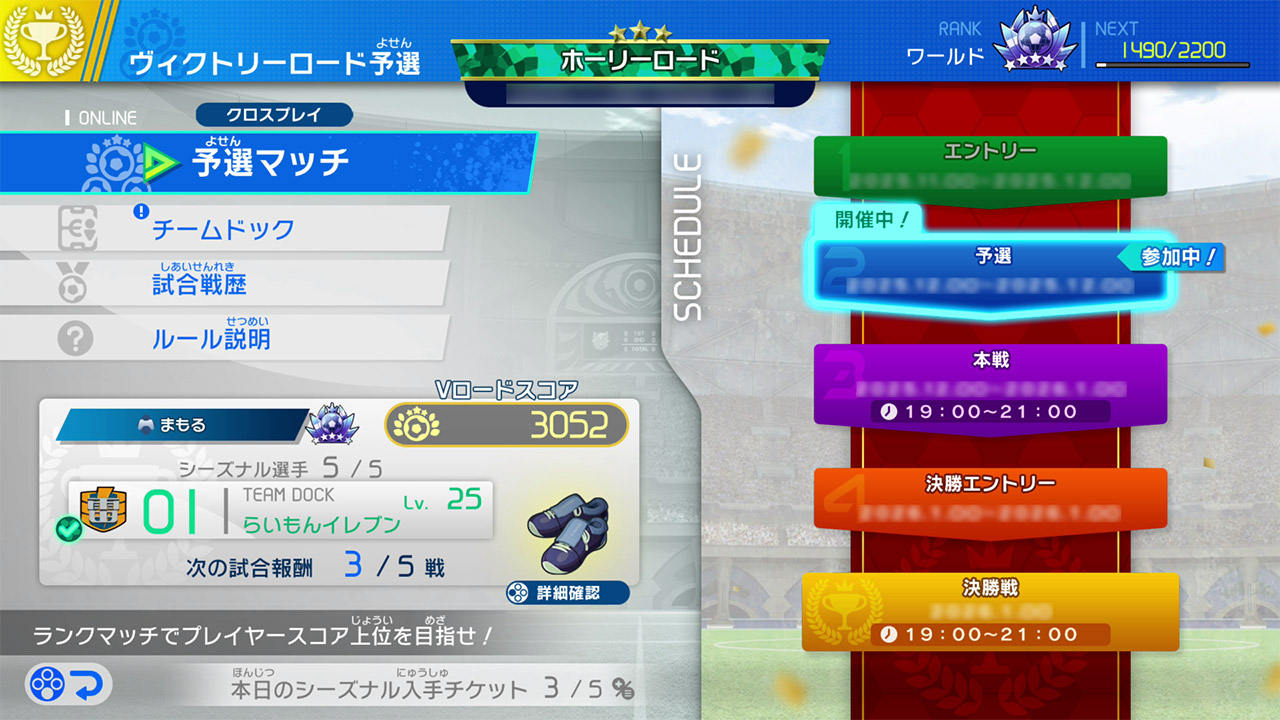
Task: Click the ホーリーロード tournament banner
Action: (x=640, y=60)
